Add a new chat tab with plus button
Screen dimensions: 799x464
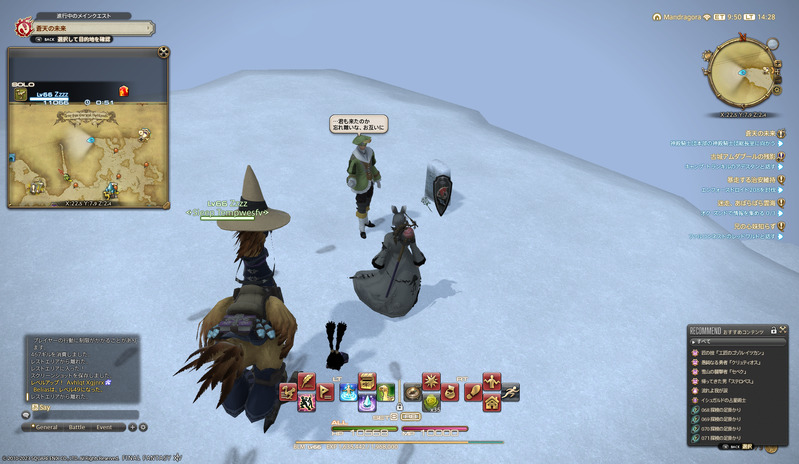click(131, 427)
